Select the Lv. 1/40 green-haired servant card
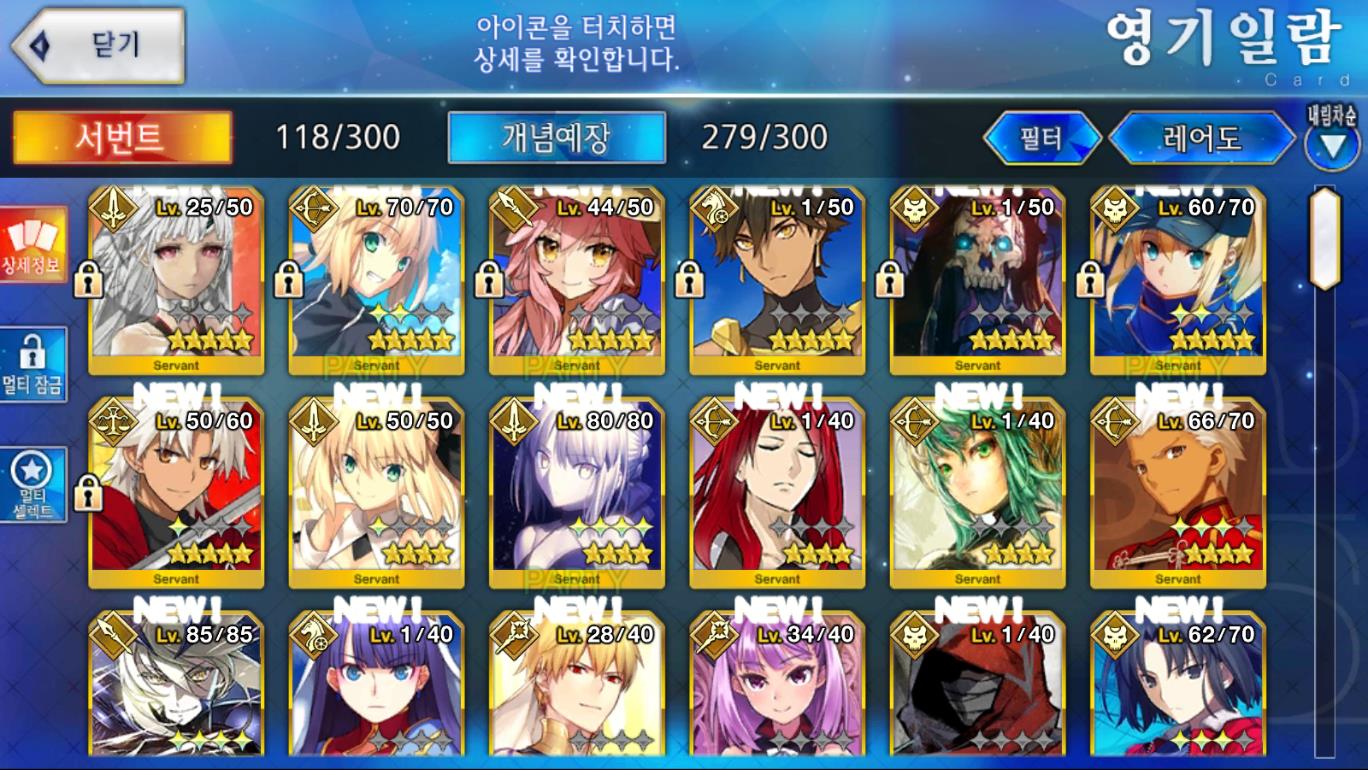 pos(977,493)
